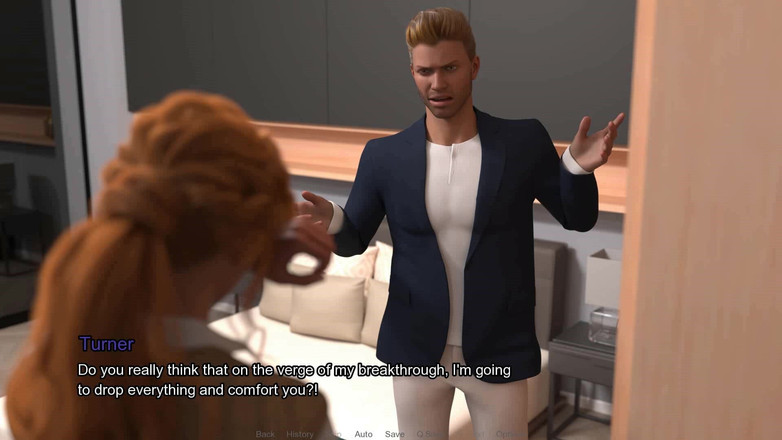
Task: Activate Skip in the quick menu
Action: click(x=334, y=434)
